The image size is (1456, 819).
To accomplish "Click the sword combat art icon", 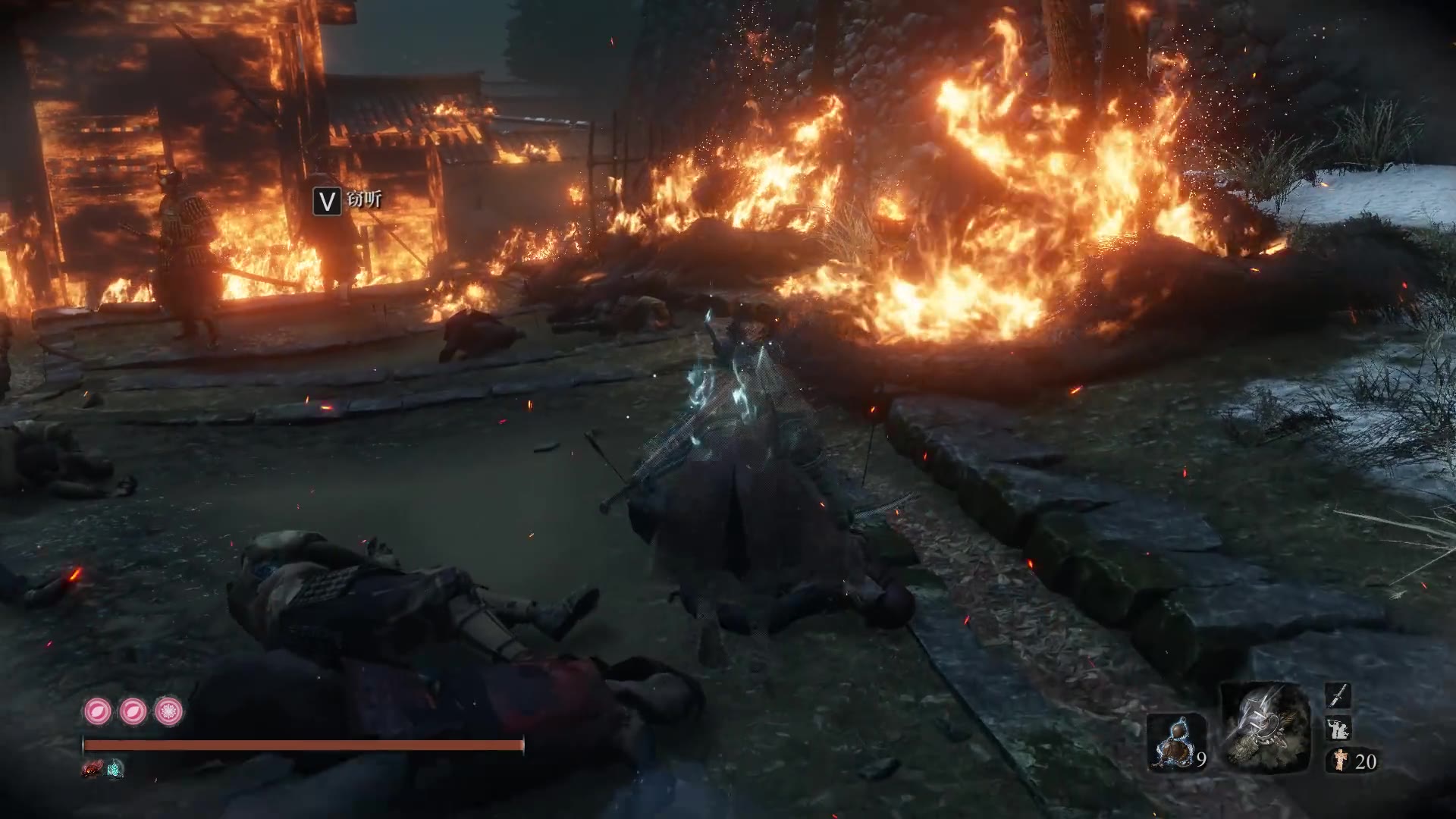I will point(1338,695).
